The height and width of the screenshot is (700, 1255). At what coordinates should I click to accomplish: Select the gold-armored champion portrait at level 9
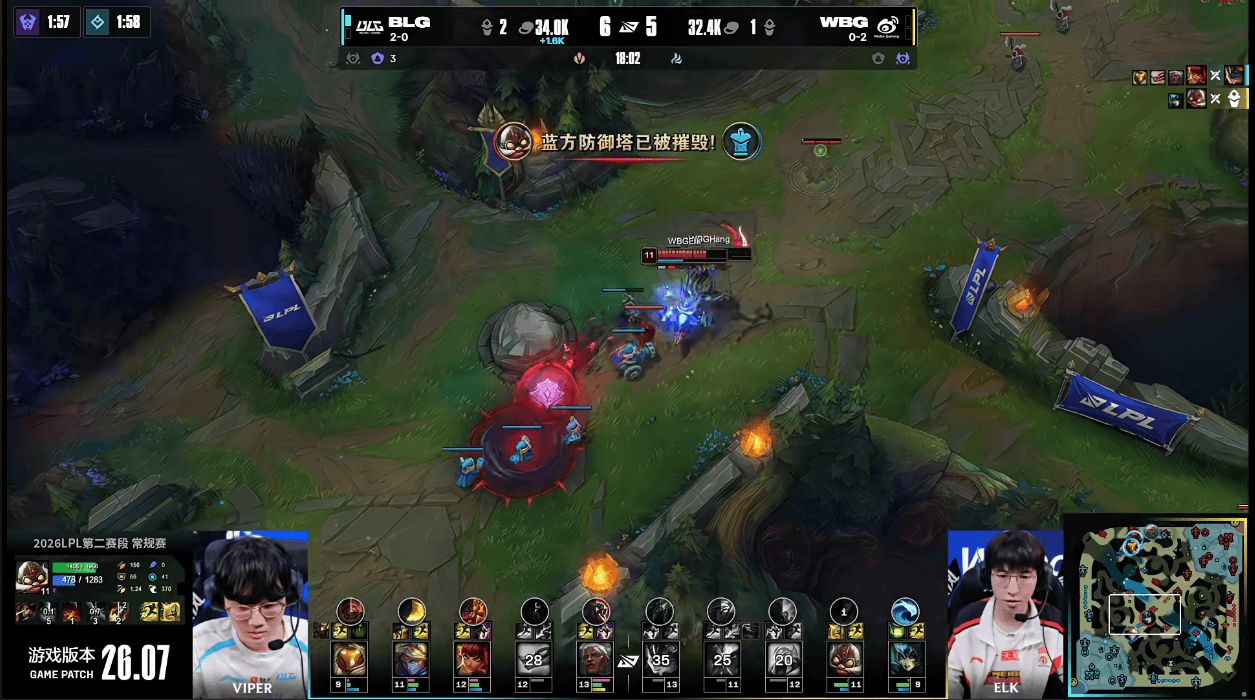click(349, 659)
